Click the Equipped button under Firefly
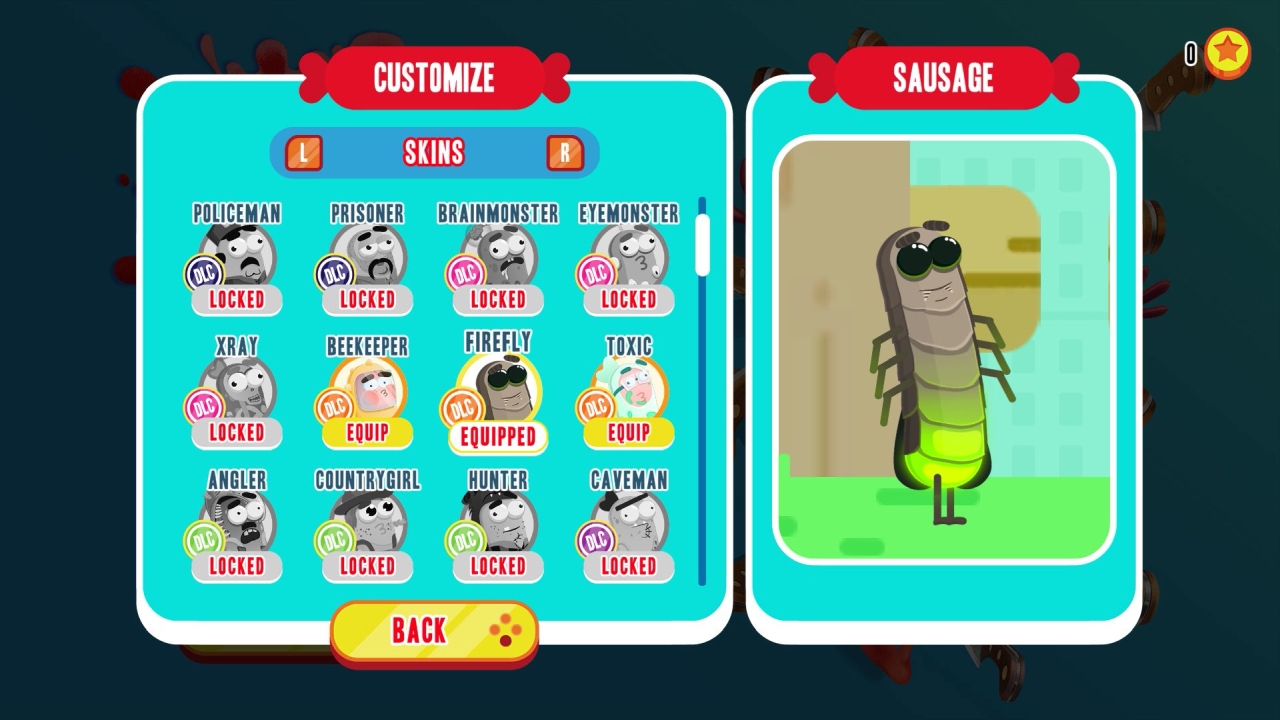Viewport: 1280px width, 720px height. pyautogui.click(x=497, y=437)
